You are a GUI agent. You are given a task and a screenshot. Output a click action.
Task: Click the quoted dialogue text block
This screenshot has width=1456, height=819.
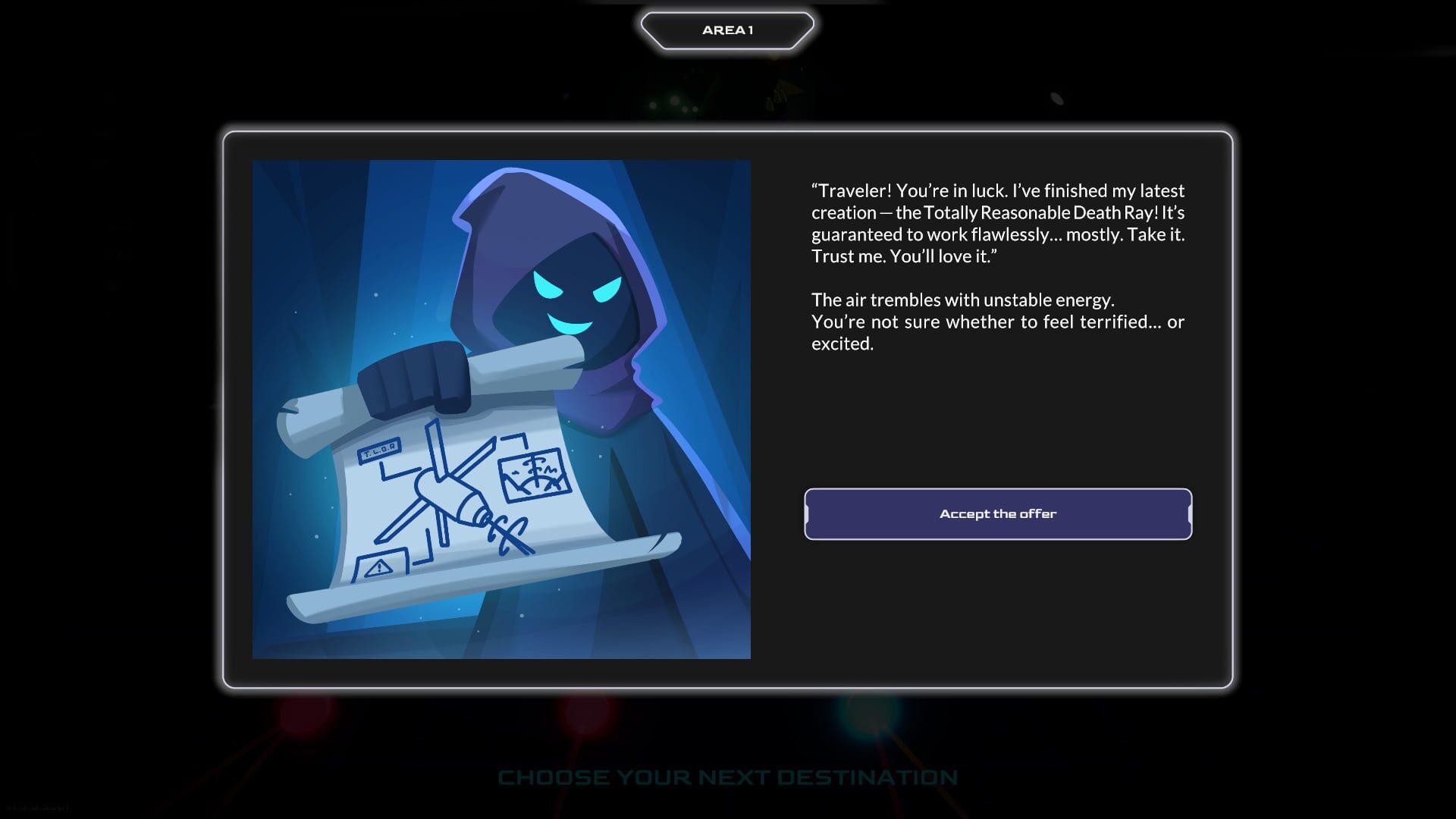click(998, 224)
